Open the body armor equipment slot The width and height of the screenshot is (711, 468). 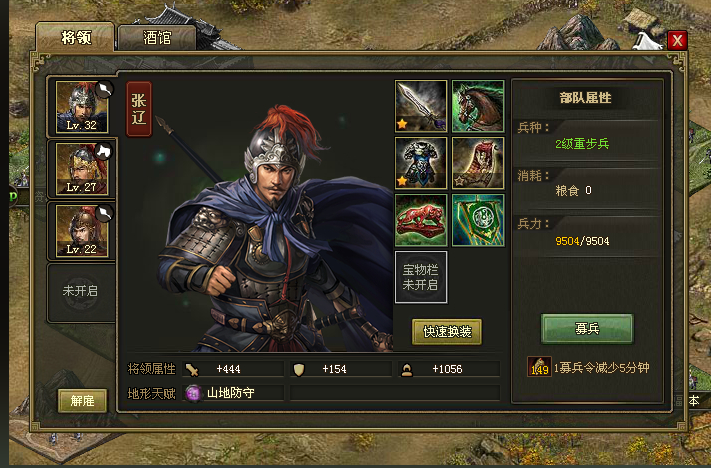pyautogui.click(x=421, y=163)
